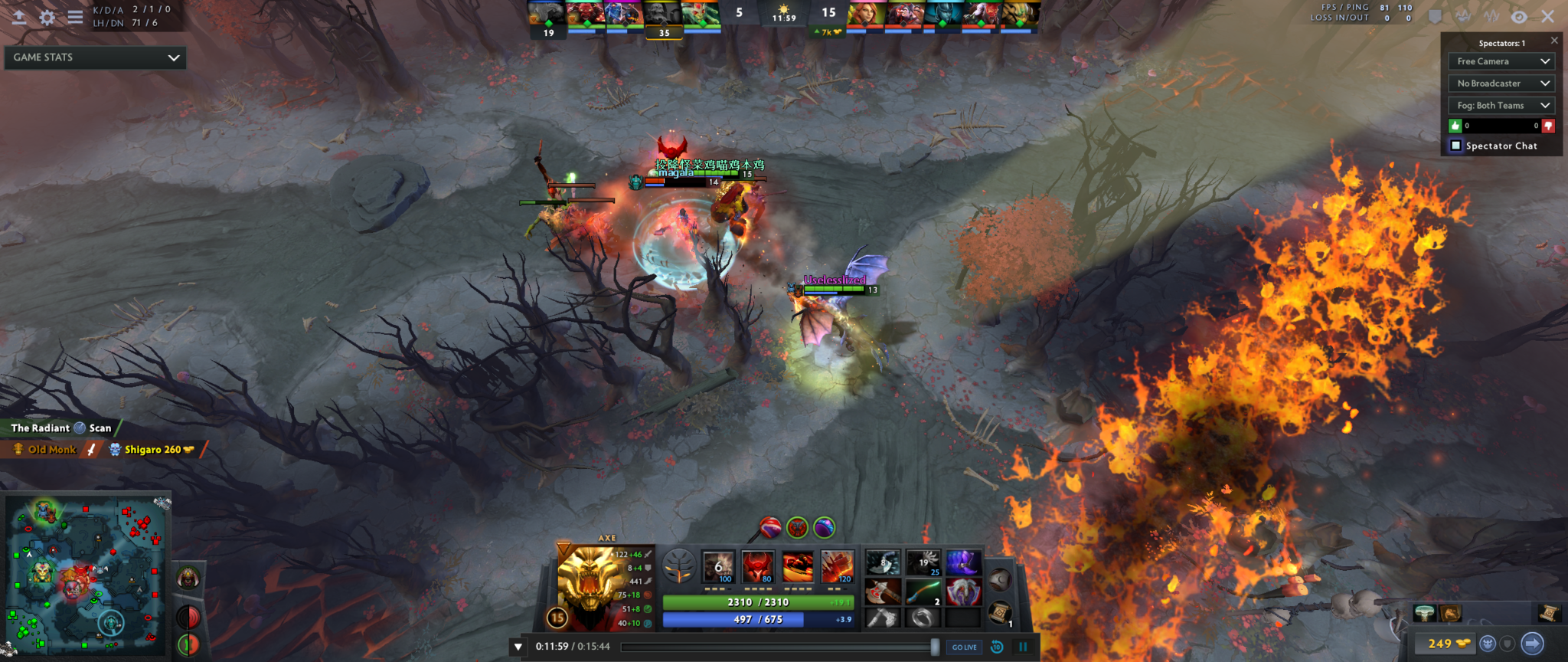Click the GO LIVE button
The image size is (1568, 662).
tap(963, 647)
